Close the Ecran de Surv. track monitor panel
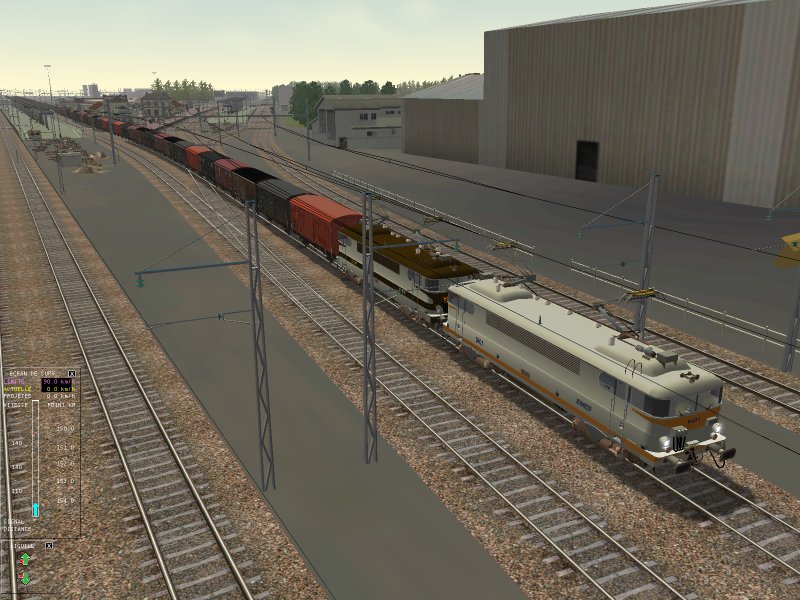The image size is (800, 600). pyautogui.click(x=71, y=373)
